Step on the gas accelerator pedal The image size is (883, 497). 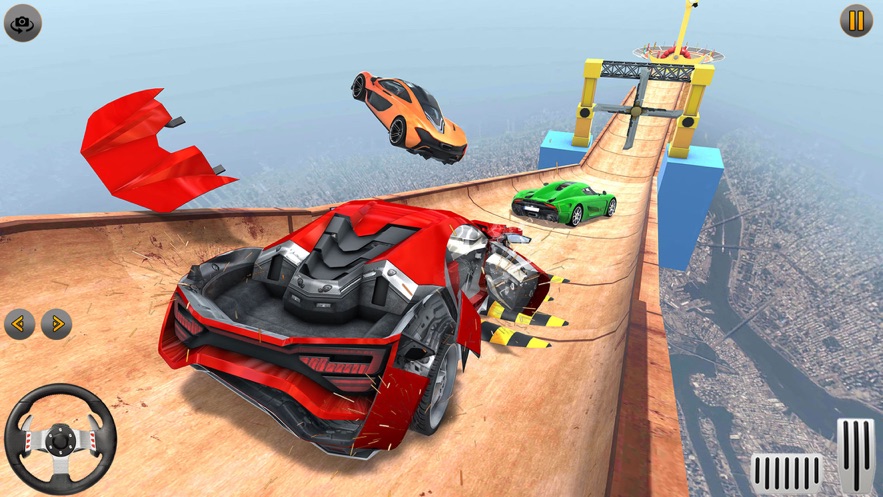[855, 455]
